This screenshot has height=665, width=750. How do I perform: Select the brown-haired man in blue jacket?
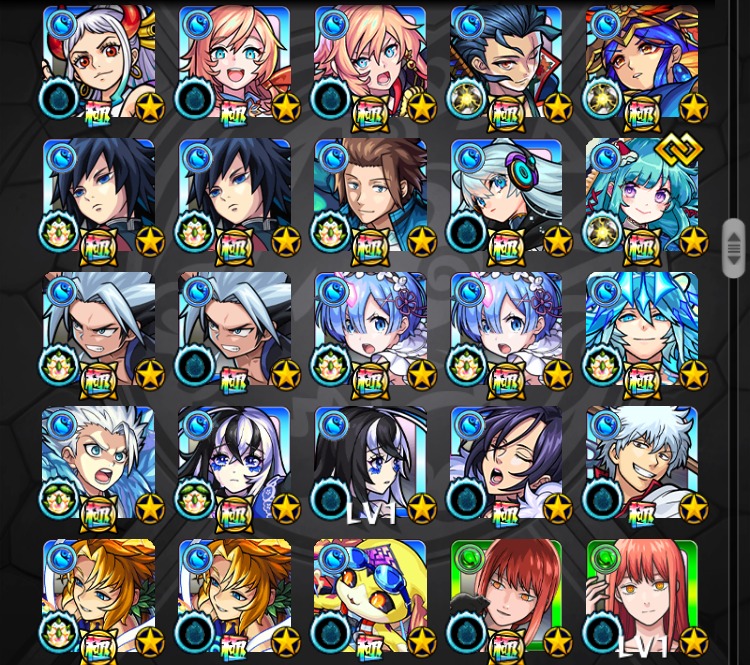point(370,195)
